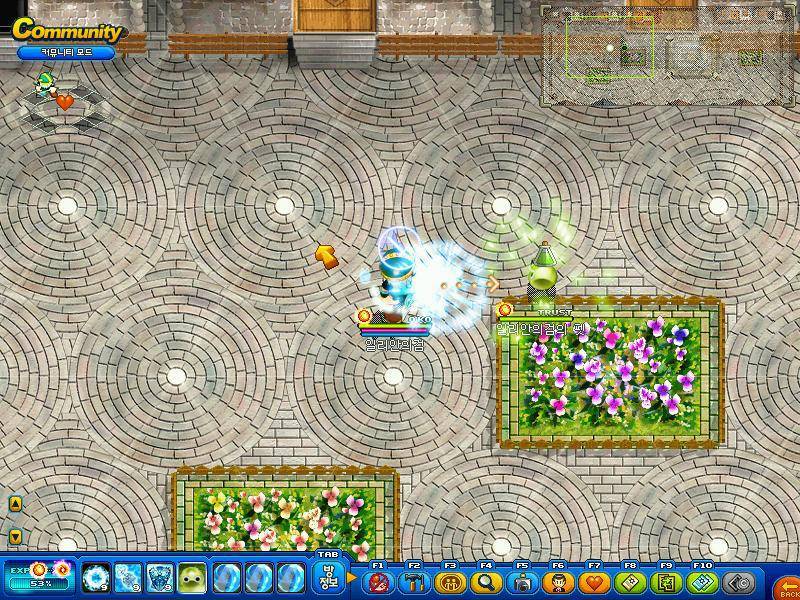Open the F2 hammer tools button
800x600 pixels.
(x=415, y=581)
